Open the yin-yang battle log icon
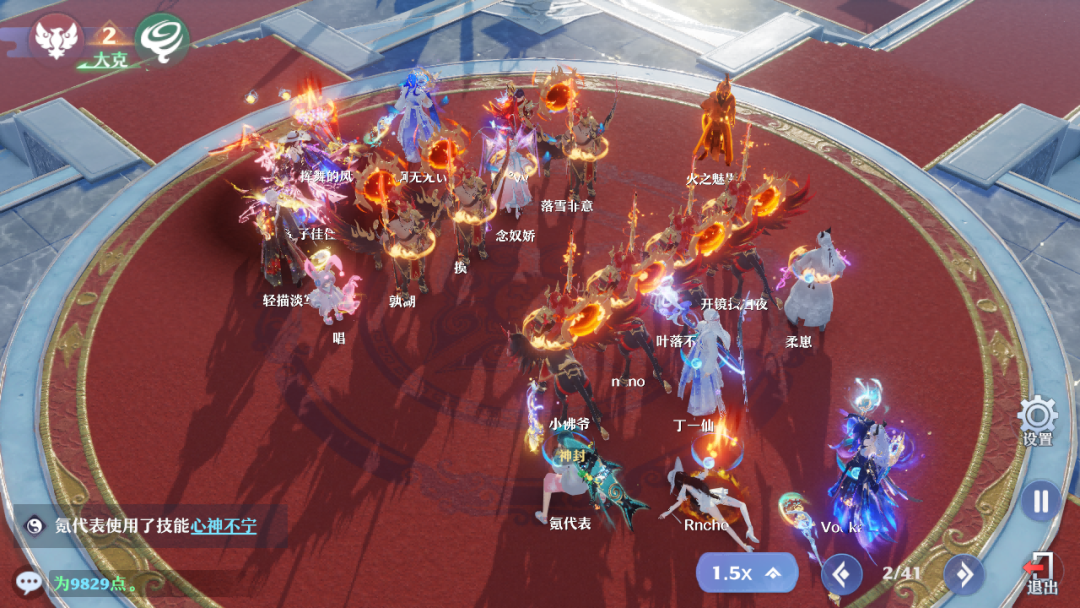 pos(34,525)
